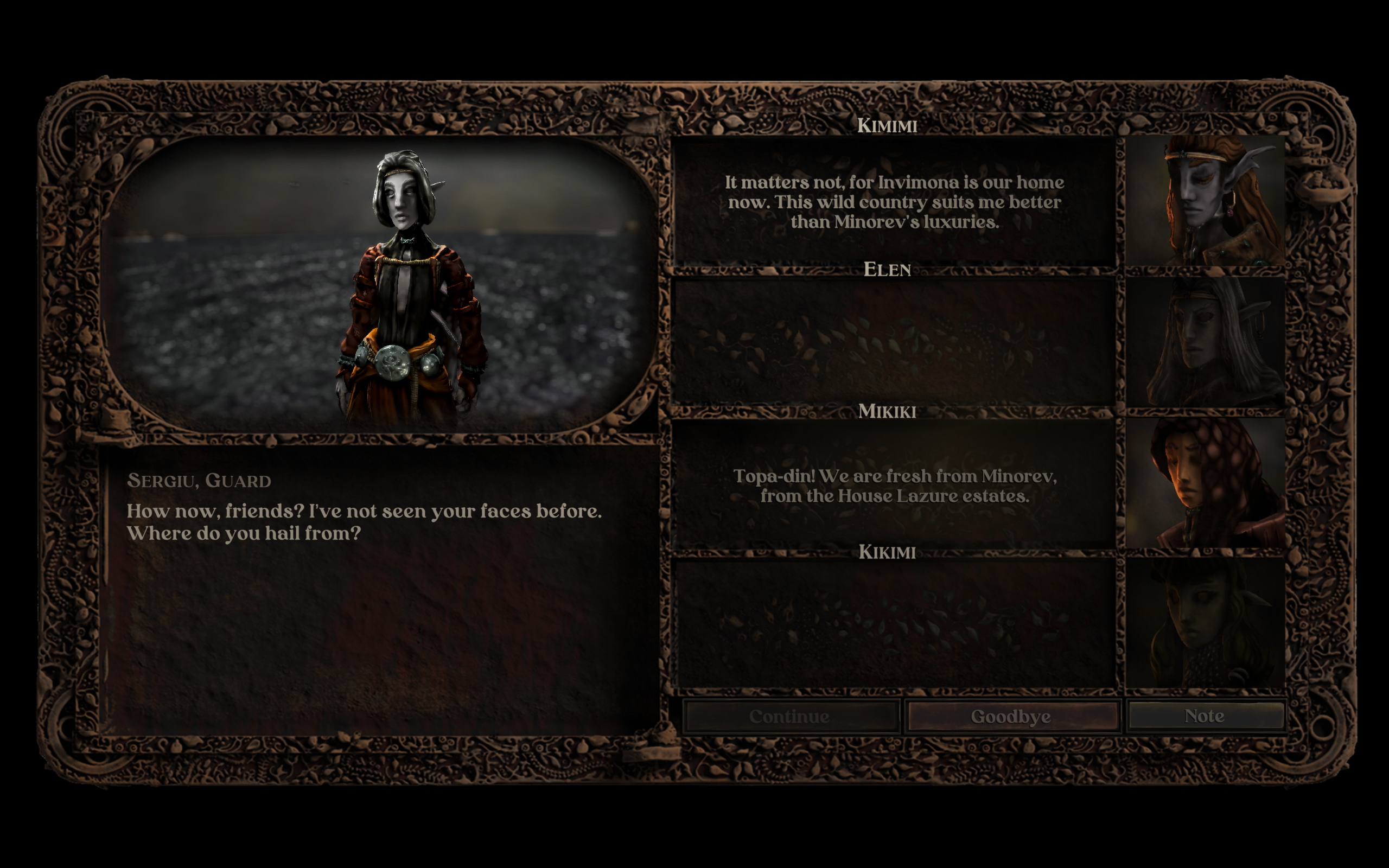Viewport: 1389px width, 868px height.
Task: Open the Note button
Action: coord(1204,716)
